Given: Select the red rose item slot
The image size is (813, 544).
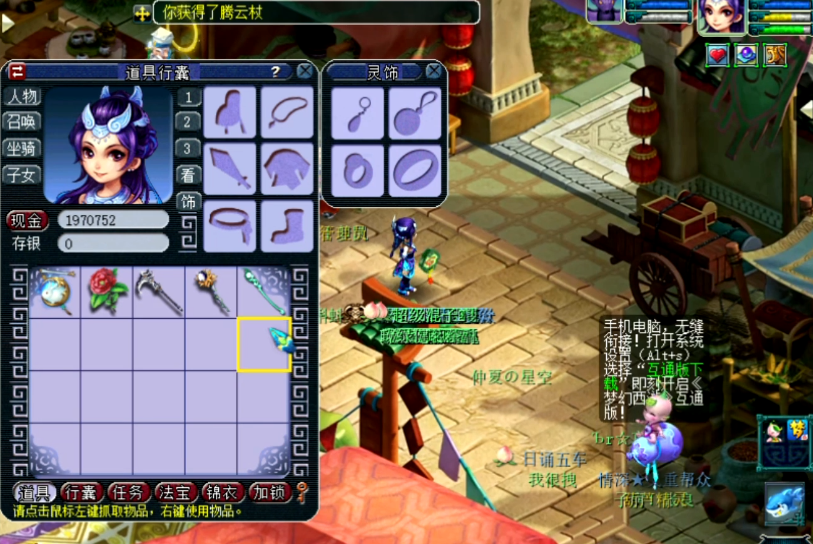Looking at the screenshot, I should [x=107, y=291].
